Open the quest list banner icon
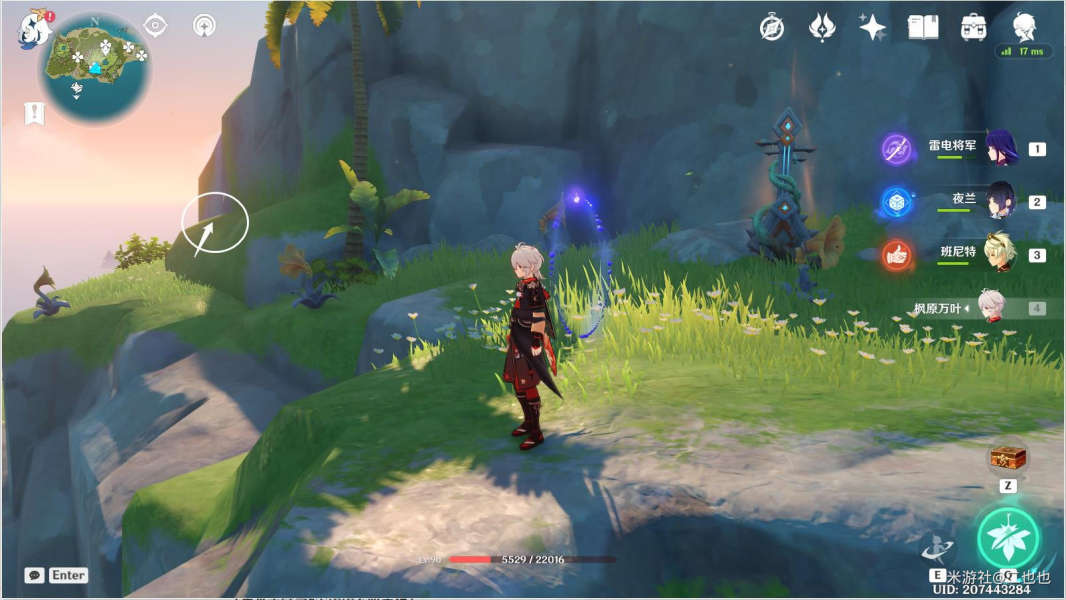The image size is (1066, 600). coord(34,114)
